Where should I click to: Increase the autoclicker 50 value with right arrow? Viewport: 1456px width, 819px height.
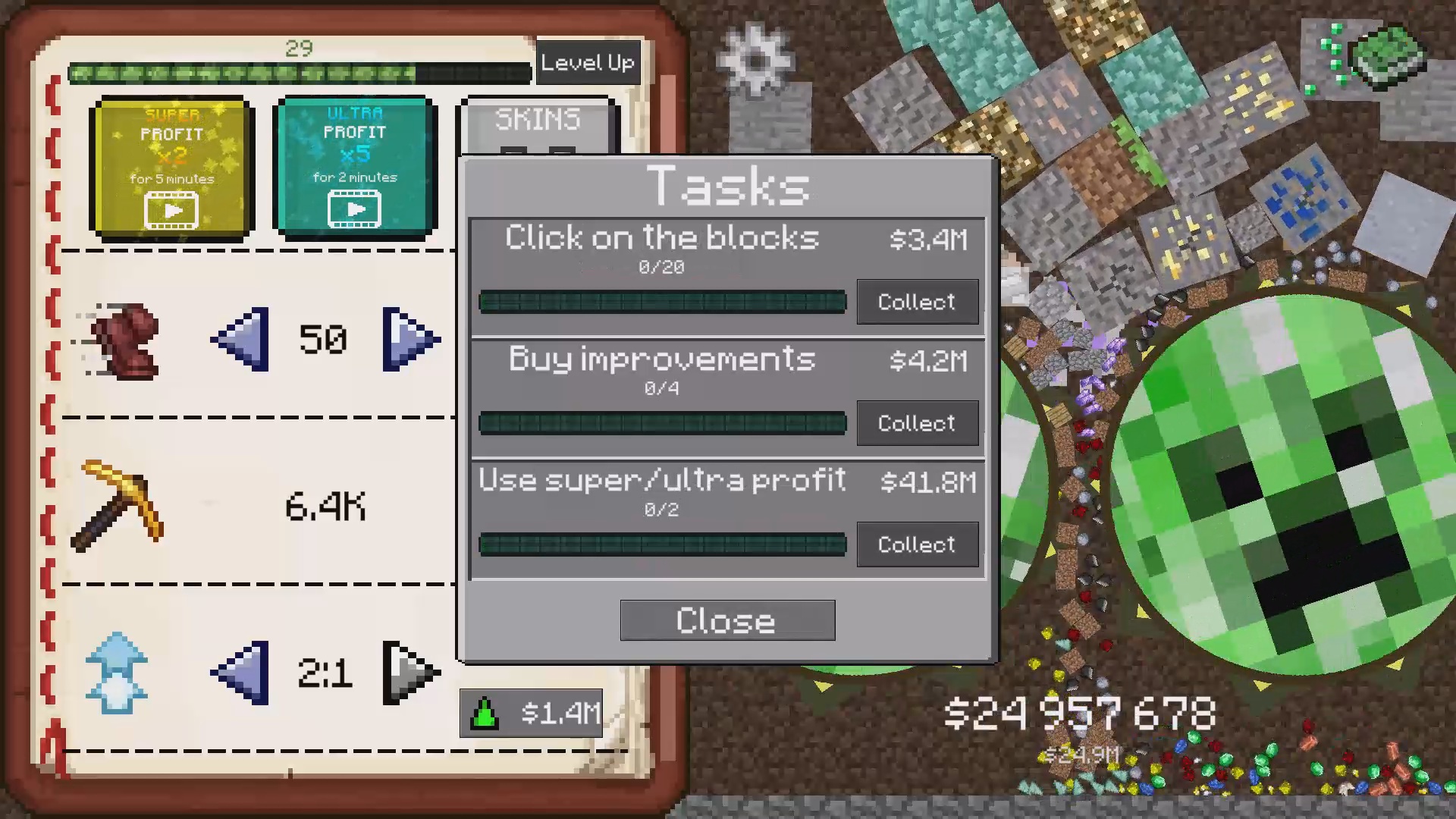409,339
